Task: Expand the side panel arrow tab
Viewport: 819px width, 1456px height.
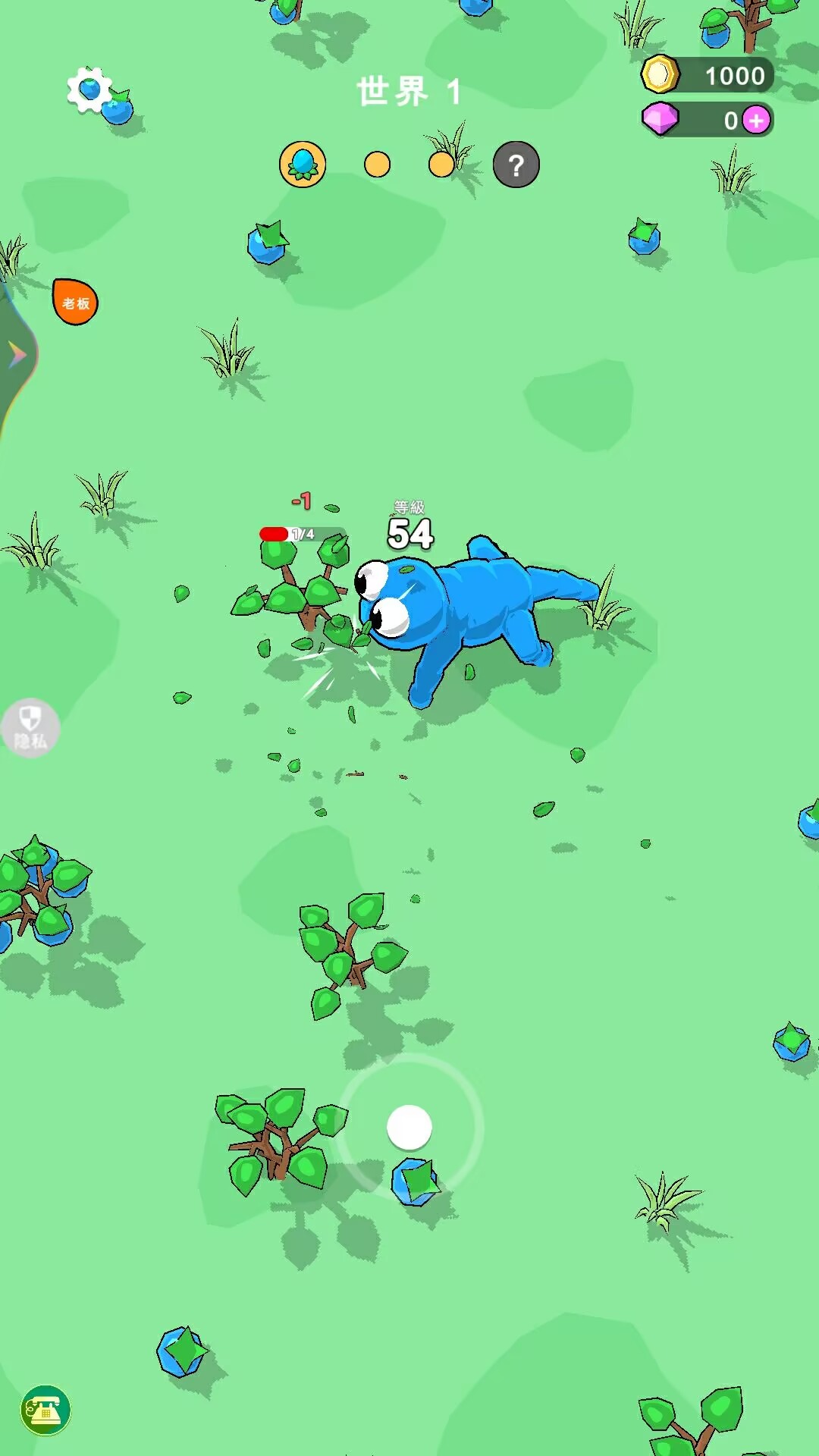Action: (x=17, y=355)
